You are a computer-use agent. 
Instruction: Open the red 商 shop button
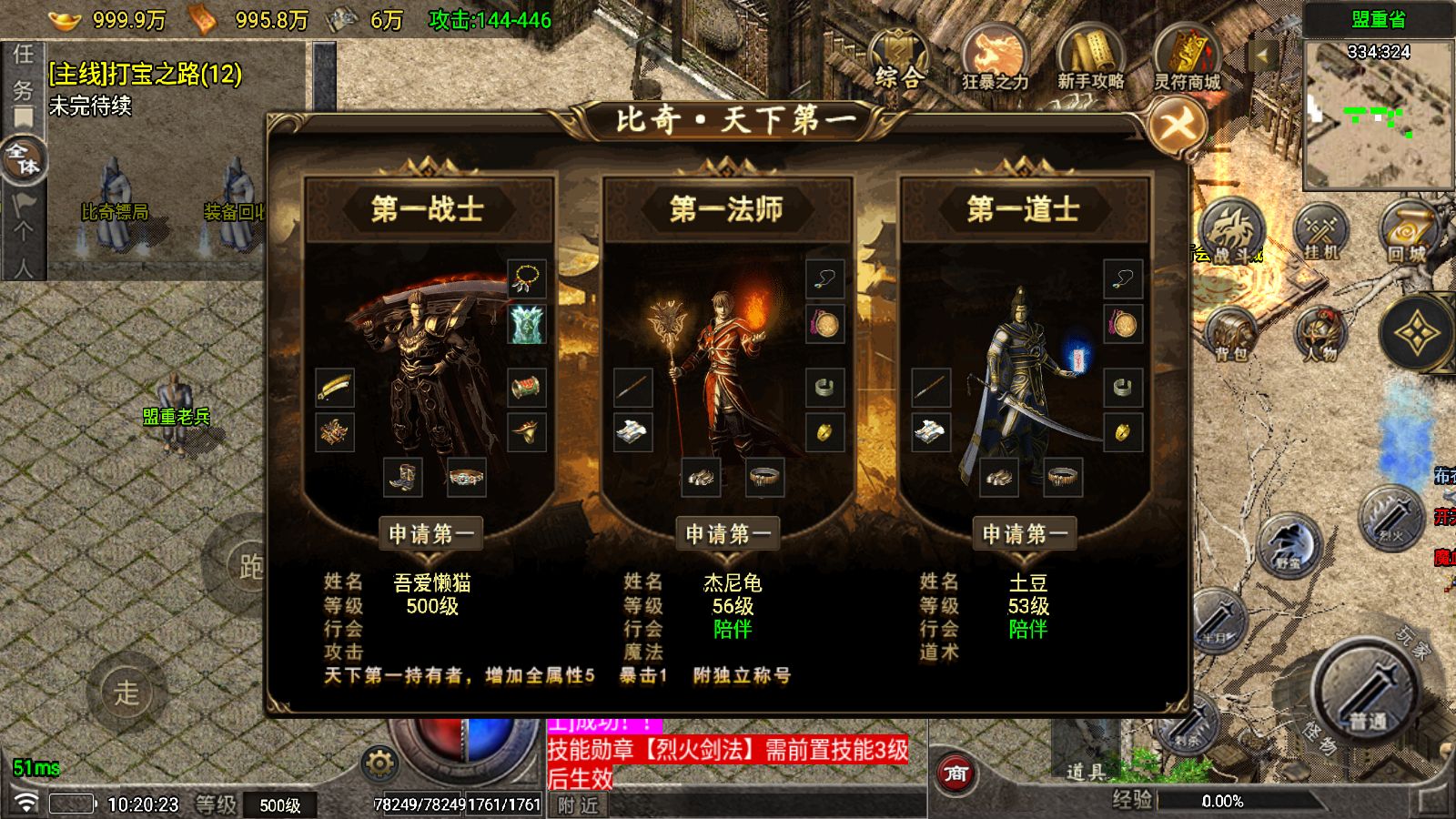[955, 774]
